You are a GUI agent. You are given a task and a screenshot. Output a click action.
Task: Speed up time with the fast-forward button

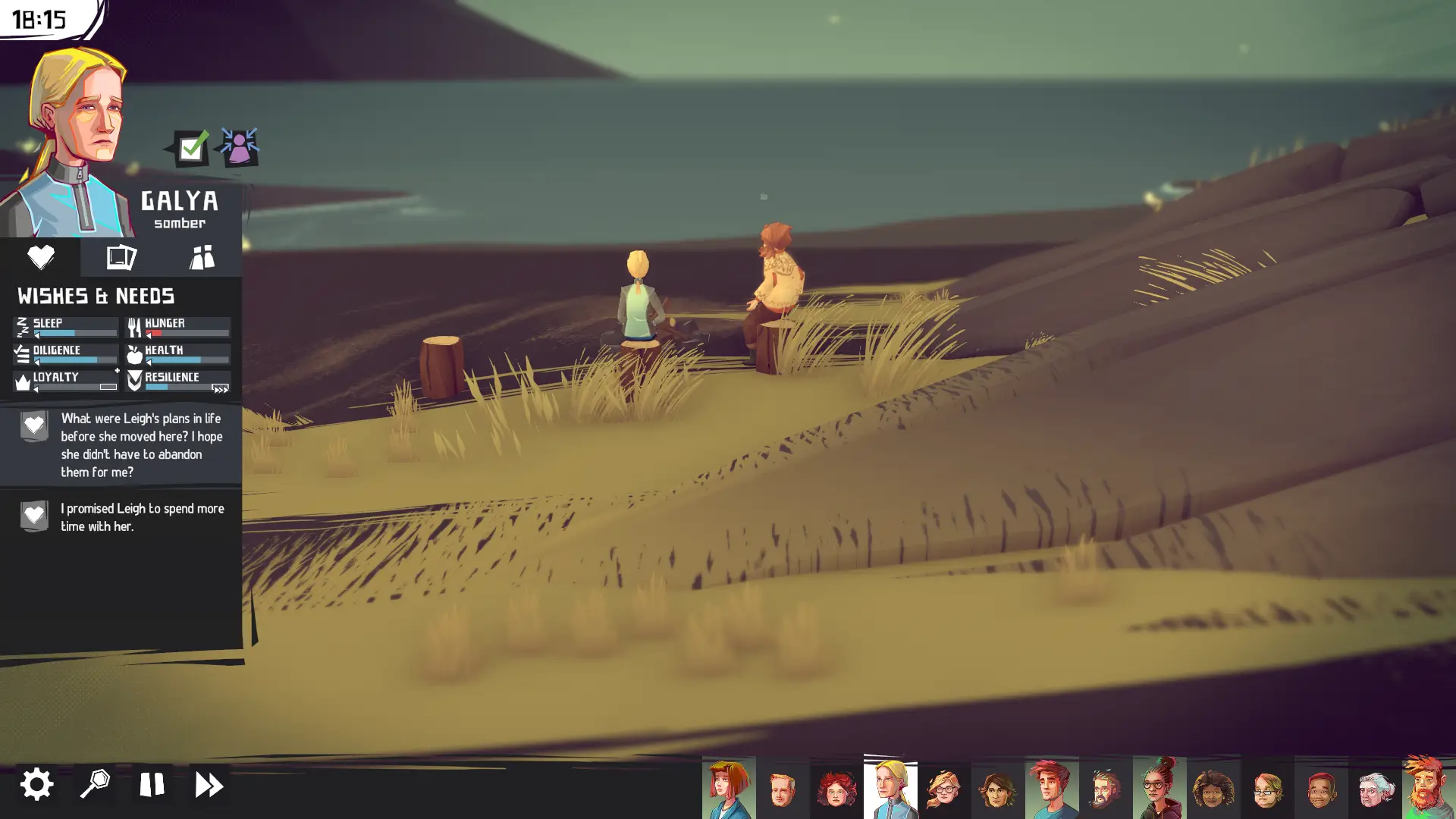click(209, 784)
